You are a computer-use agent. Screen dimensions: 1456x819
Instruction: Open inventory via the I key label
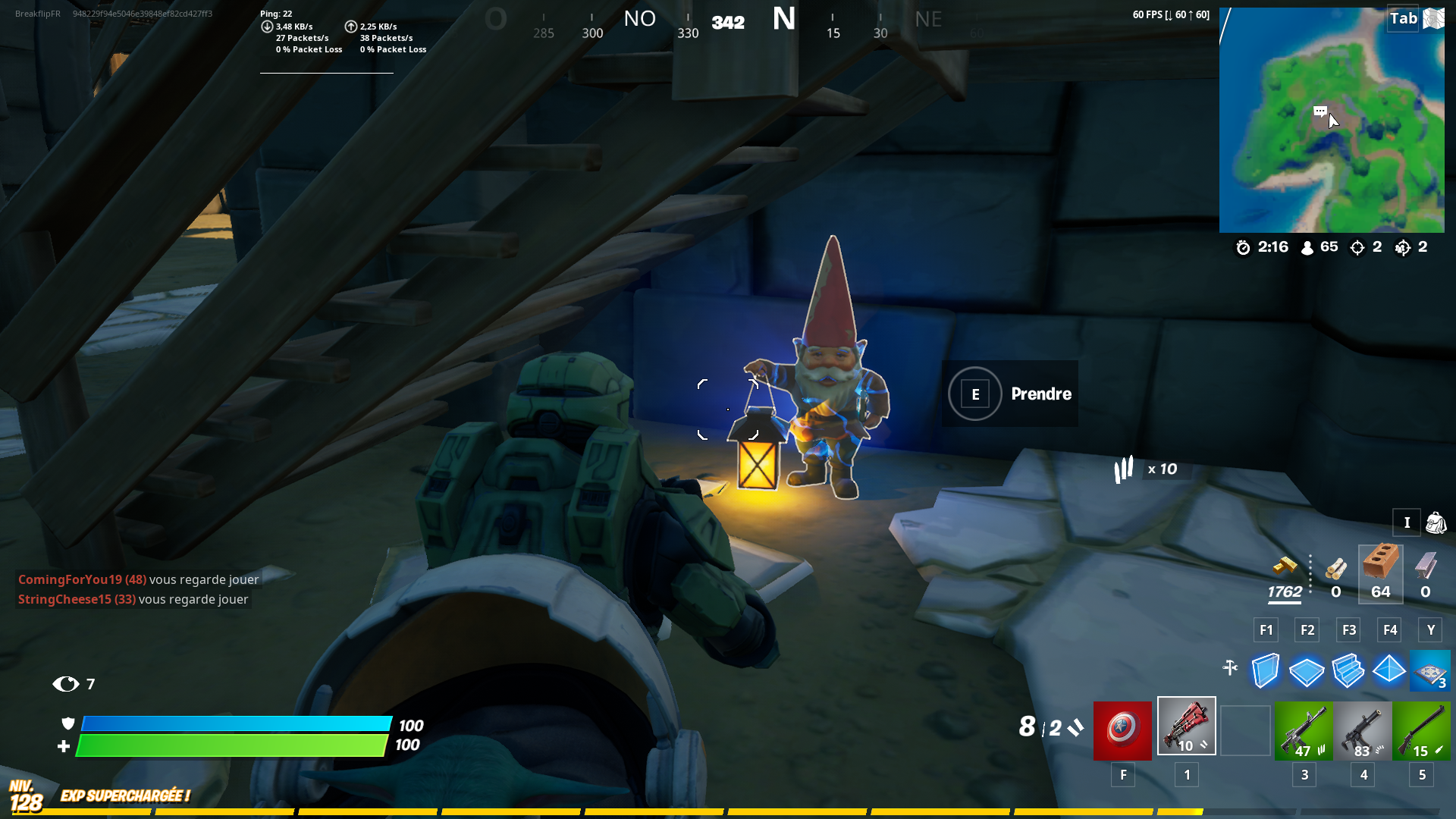1407,522
